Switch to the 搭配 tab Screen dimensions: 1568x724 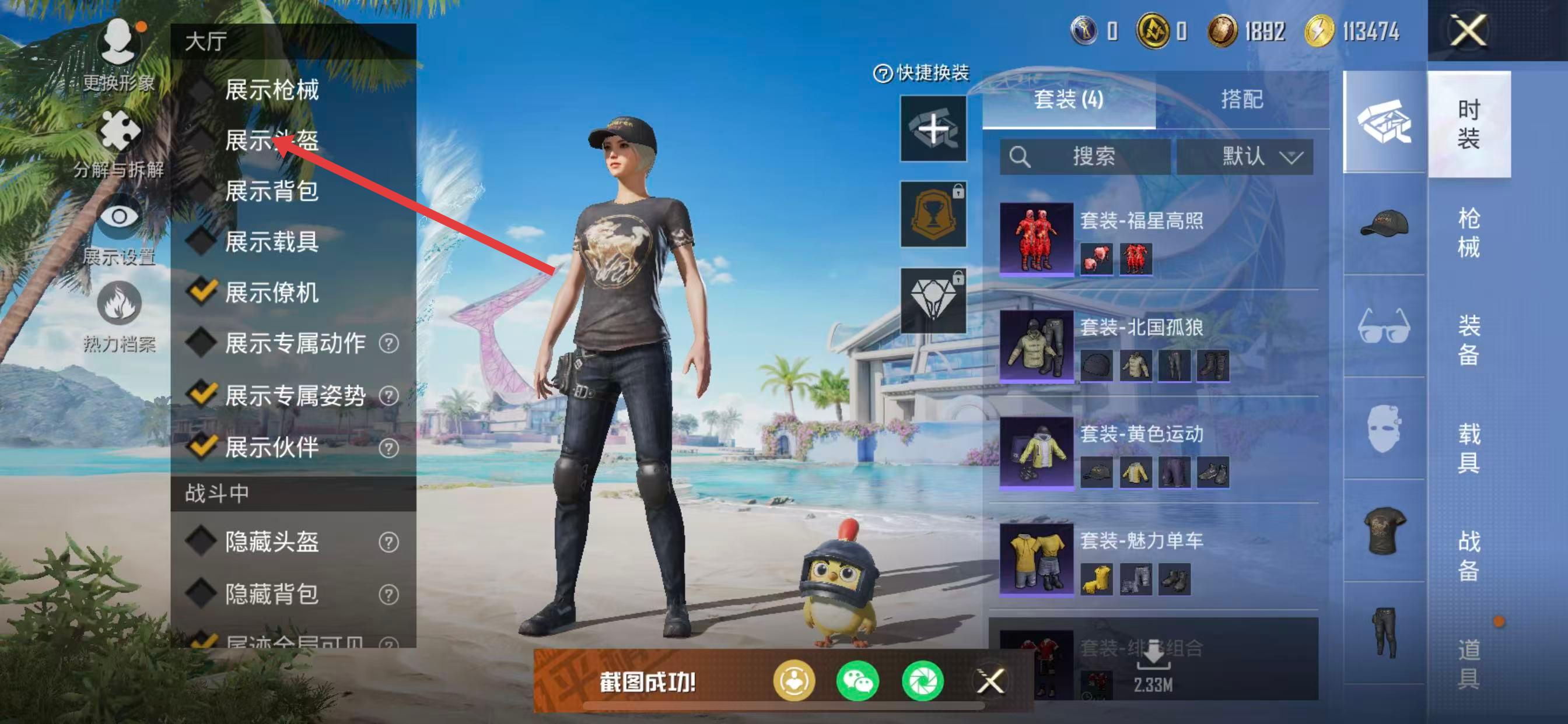click(x=1242, y=99)
